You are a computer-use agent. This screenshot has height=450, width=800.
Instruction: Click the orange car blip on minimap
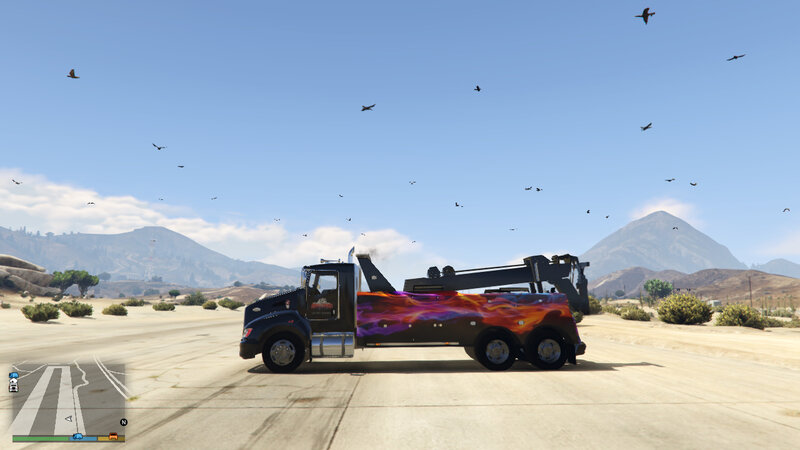[x=113, y=436]
